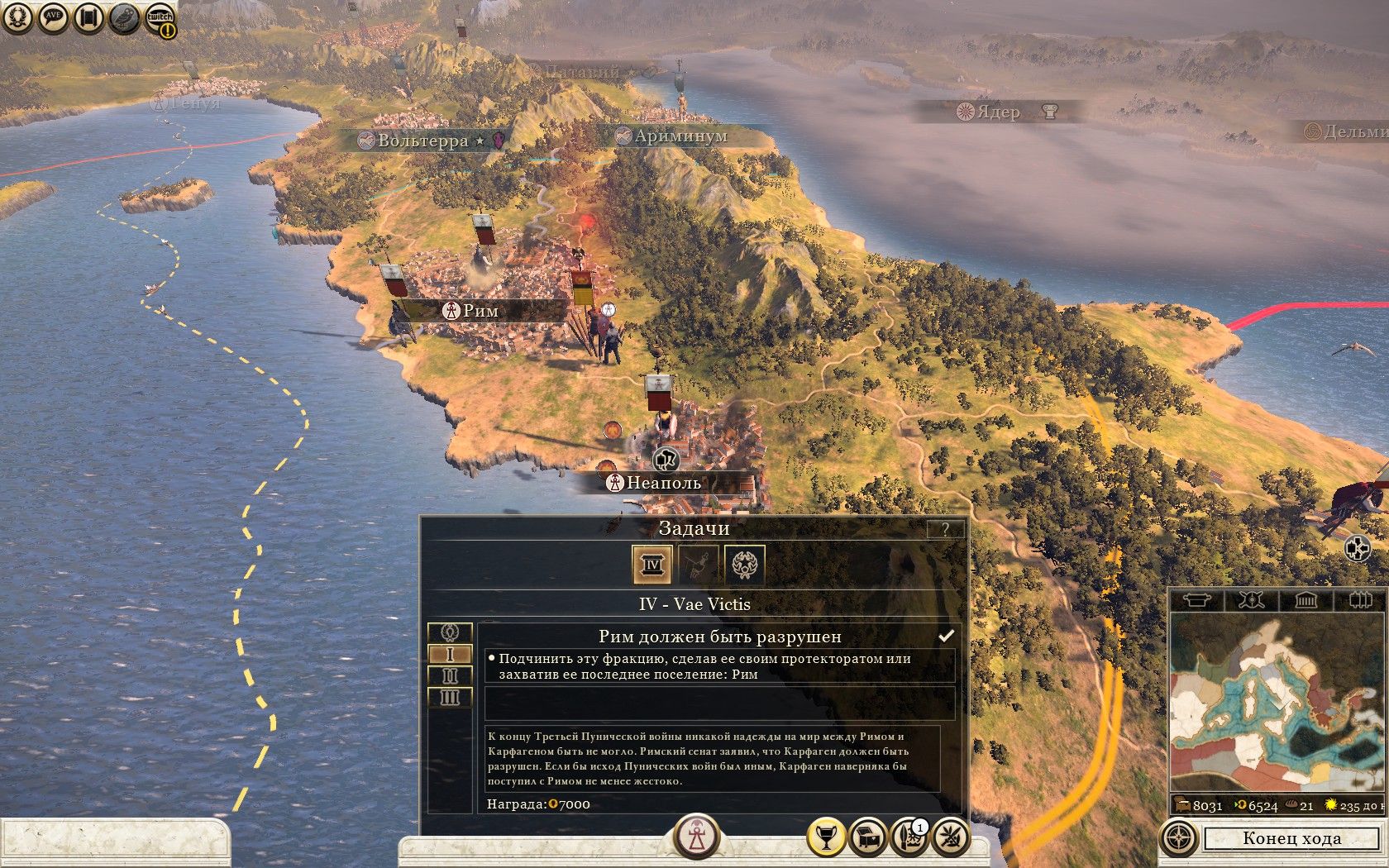Switch to the chapter IV objectives tab
The image size is (1389, 868).
point(652,565)
